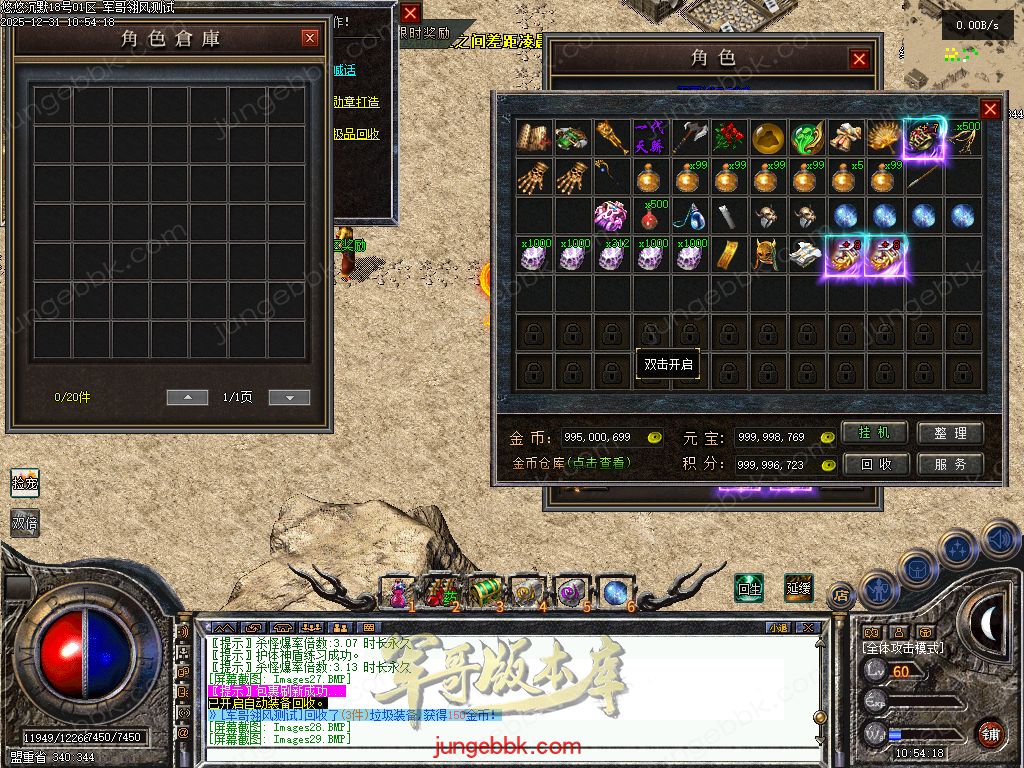Screen dimensions: 1024x768
Task: Click the 挂机 auto-play button
Action: (875, 433)
